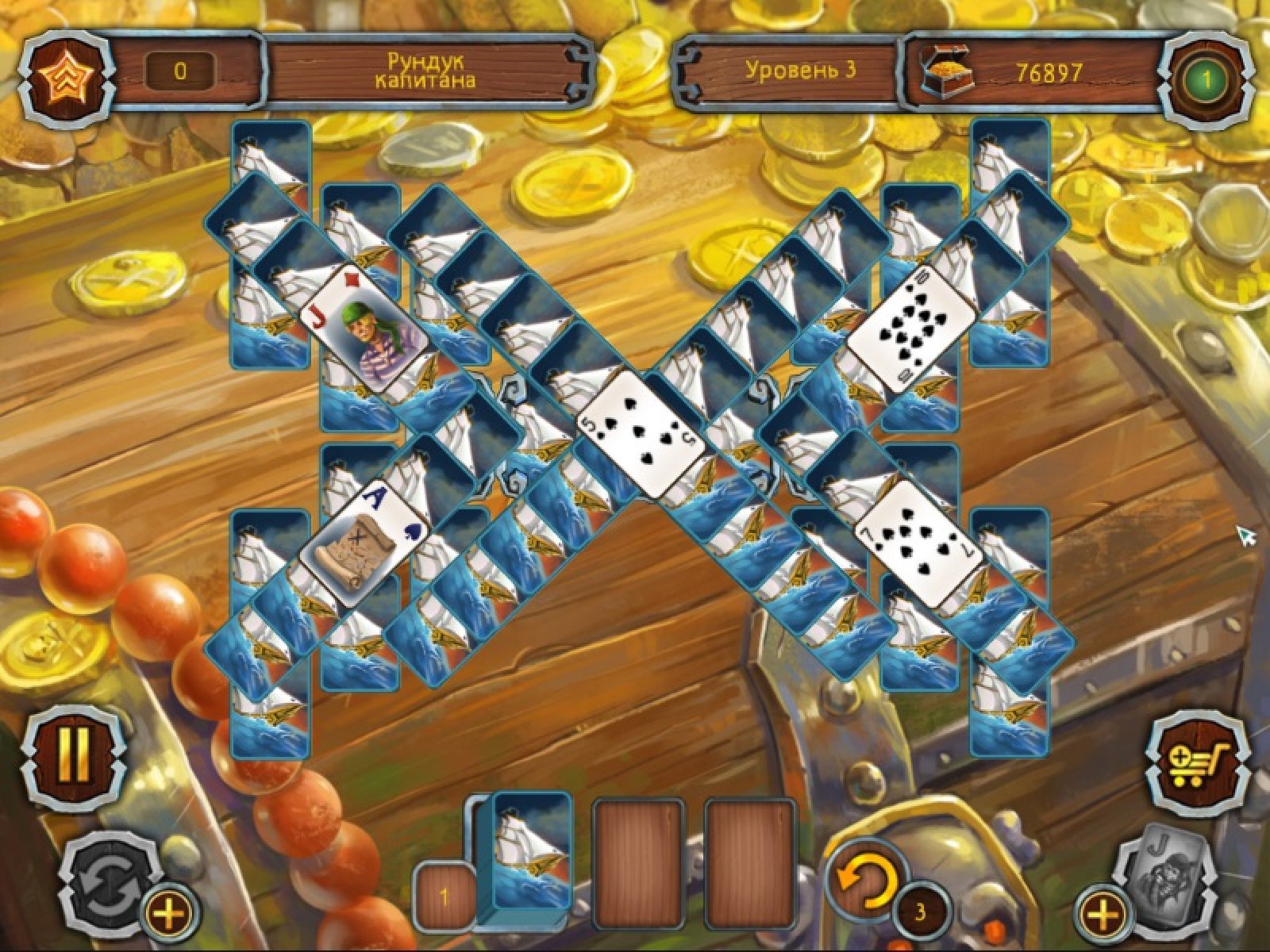Select the Jack of diamonds card

click(x=363, y=329)
